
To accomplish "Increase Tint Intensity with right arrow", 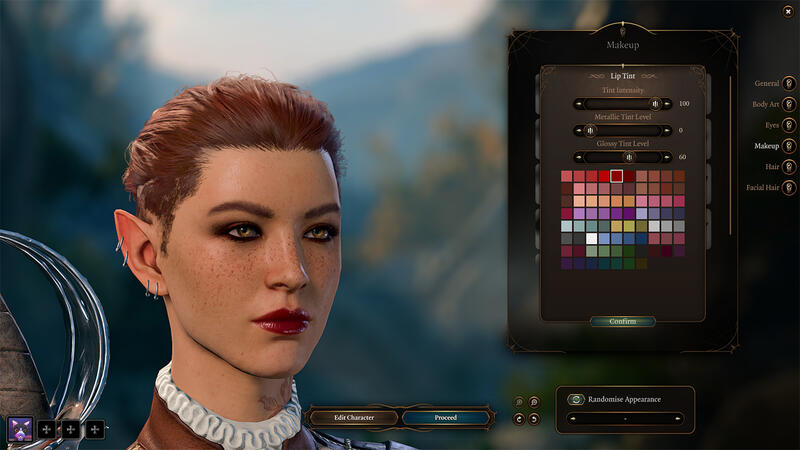I will (666, 103).
